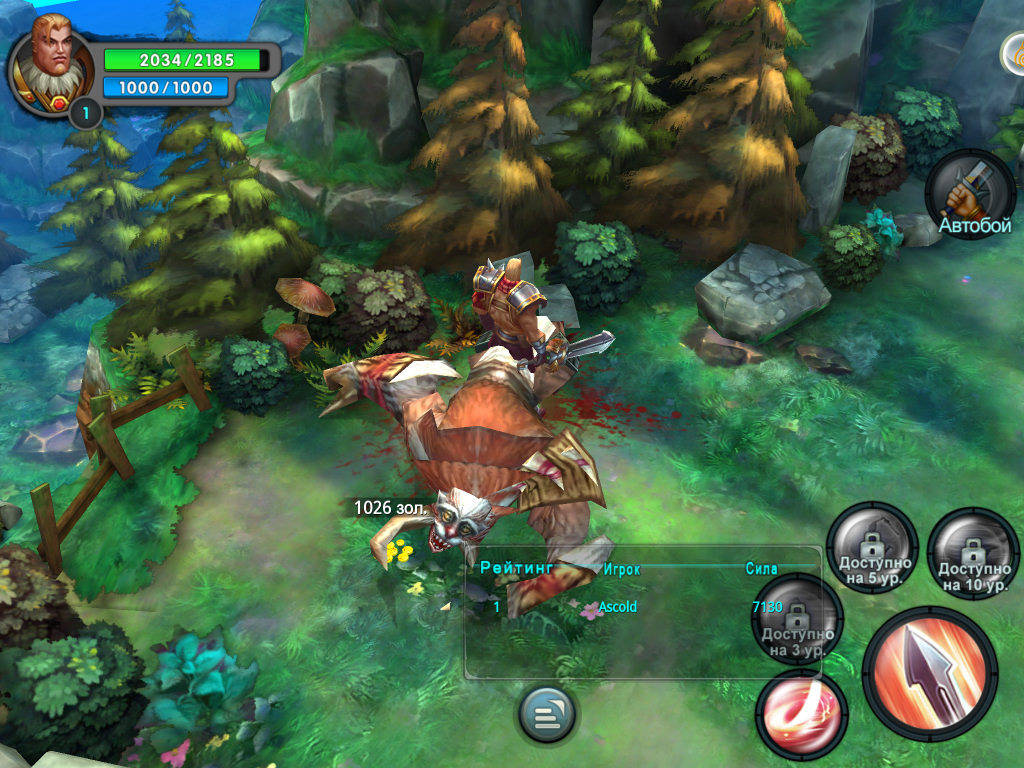Tap the skill locked until level 3
The image size is (1024, 768).
coord(797,619)
